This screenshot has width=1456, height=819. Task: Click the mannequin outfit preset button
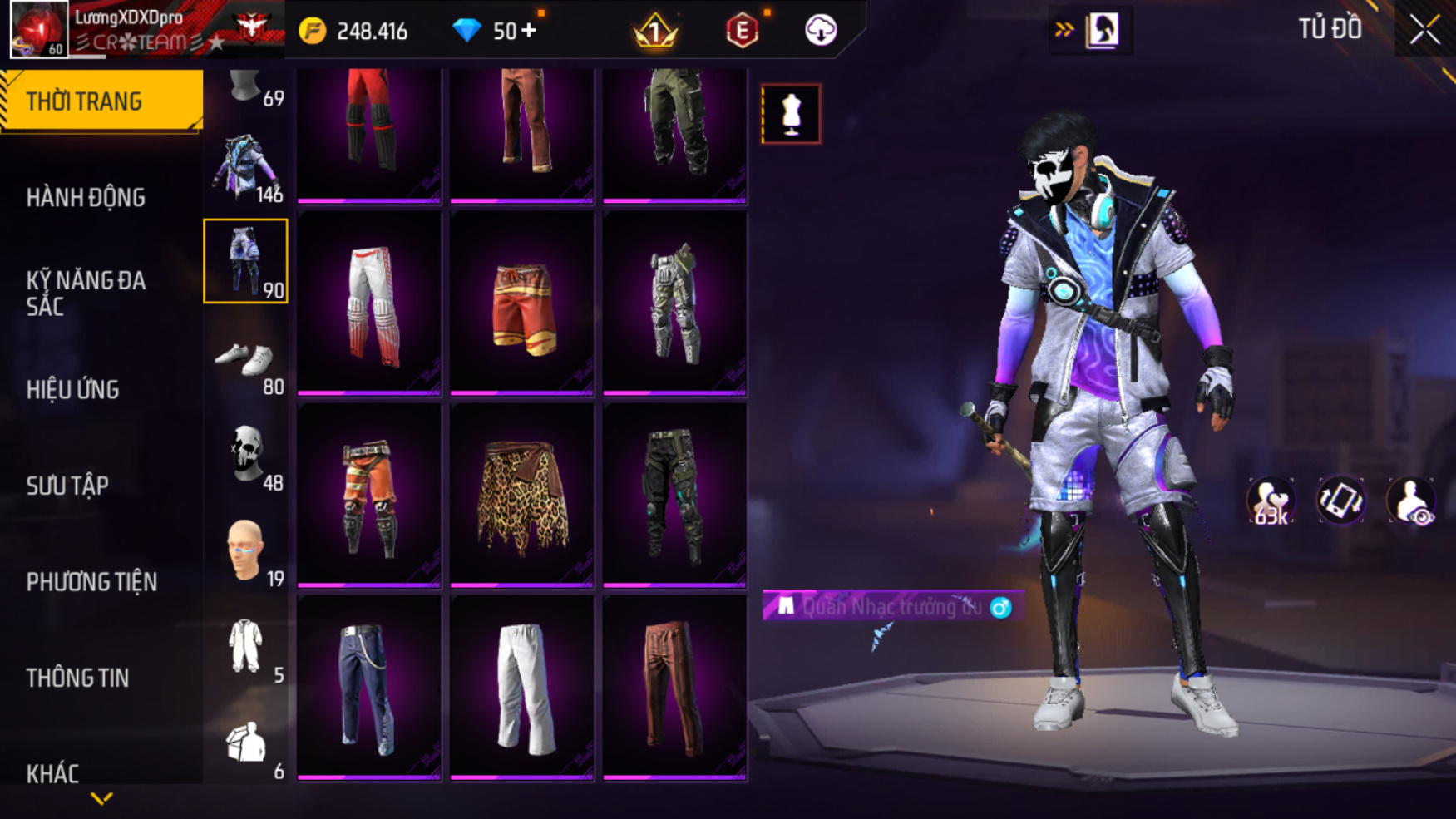coord(791,114)
